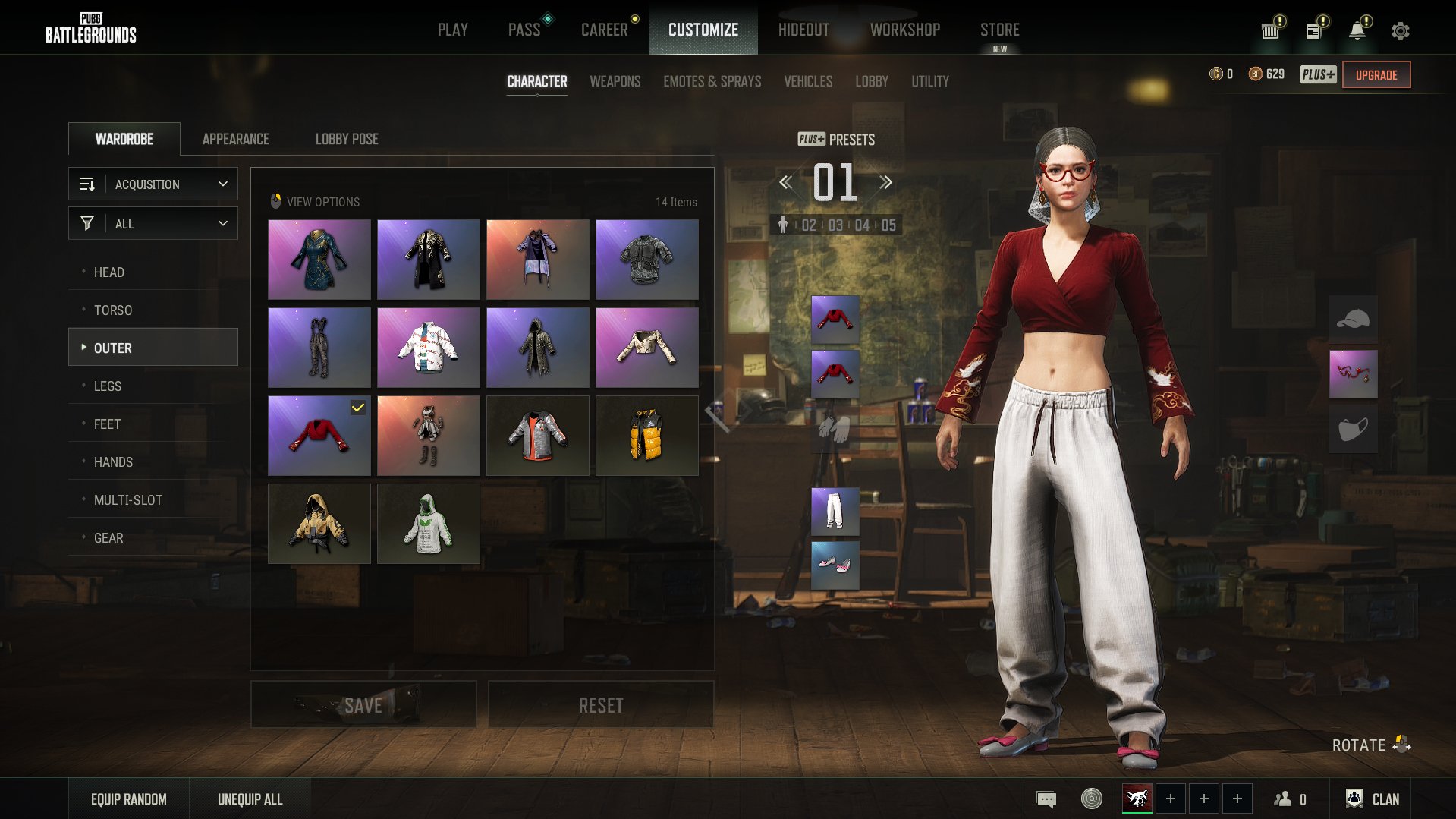Switch to the Weapons customization tab
1456x819 pixels.
[615, 81]
